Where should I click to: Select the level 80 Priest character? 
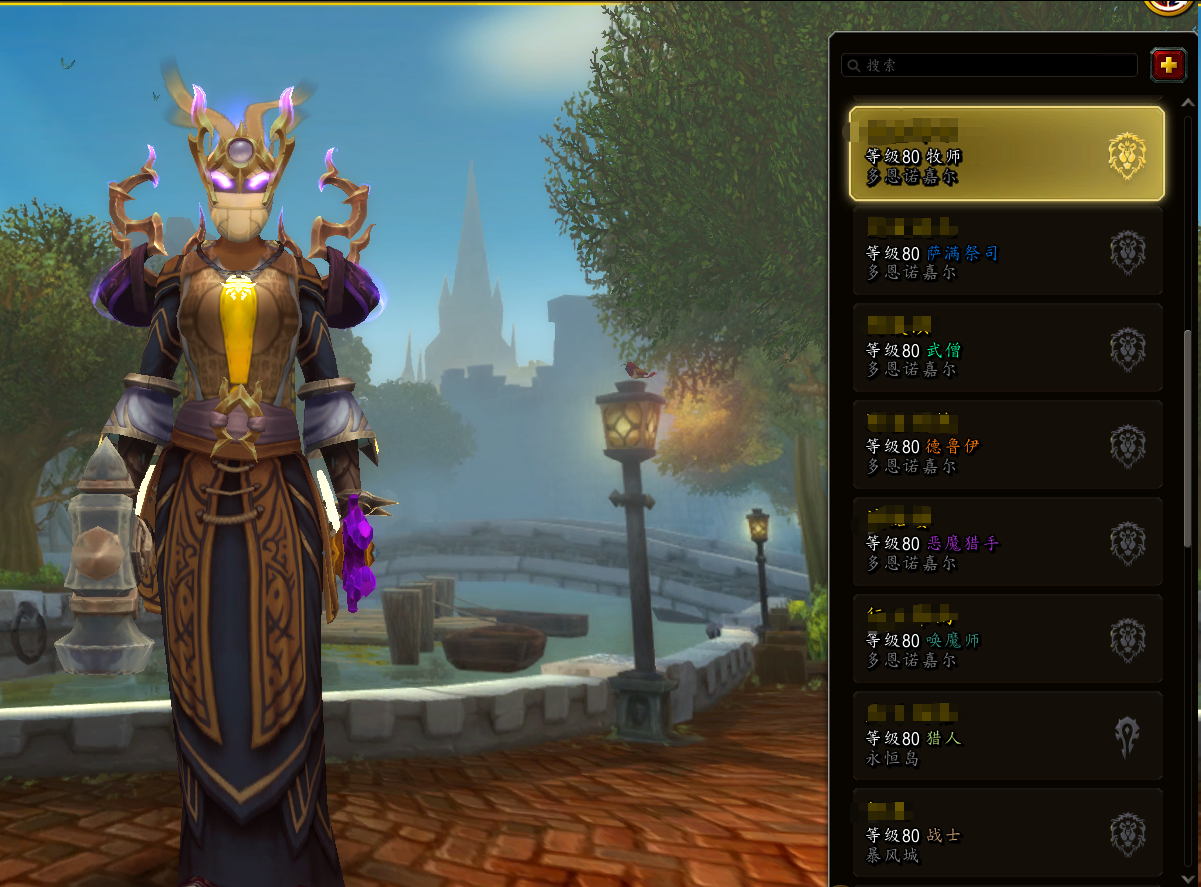[x=1007, y=154]
